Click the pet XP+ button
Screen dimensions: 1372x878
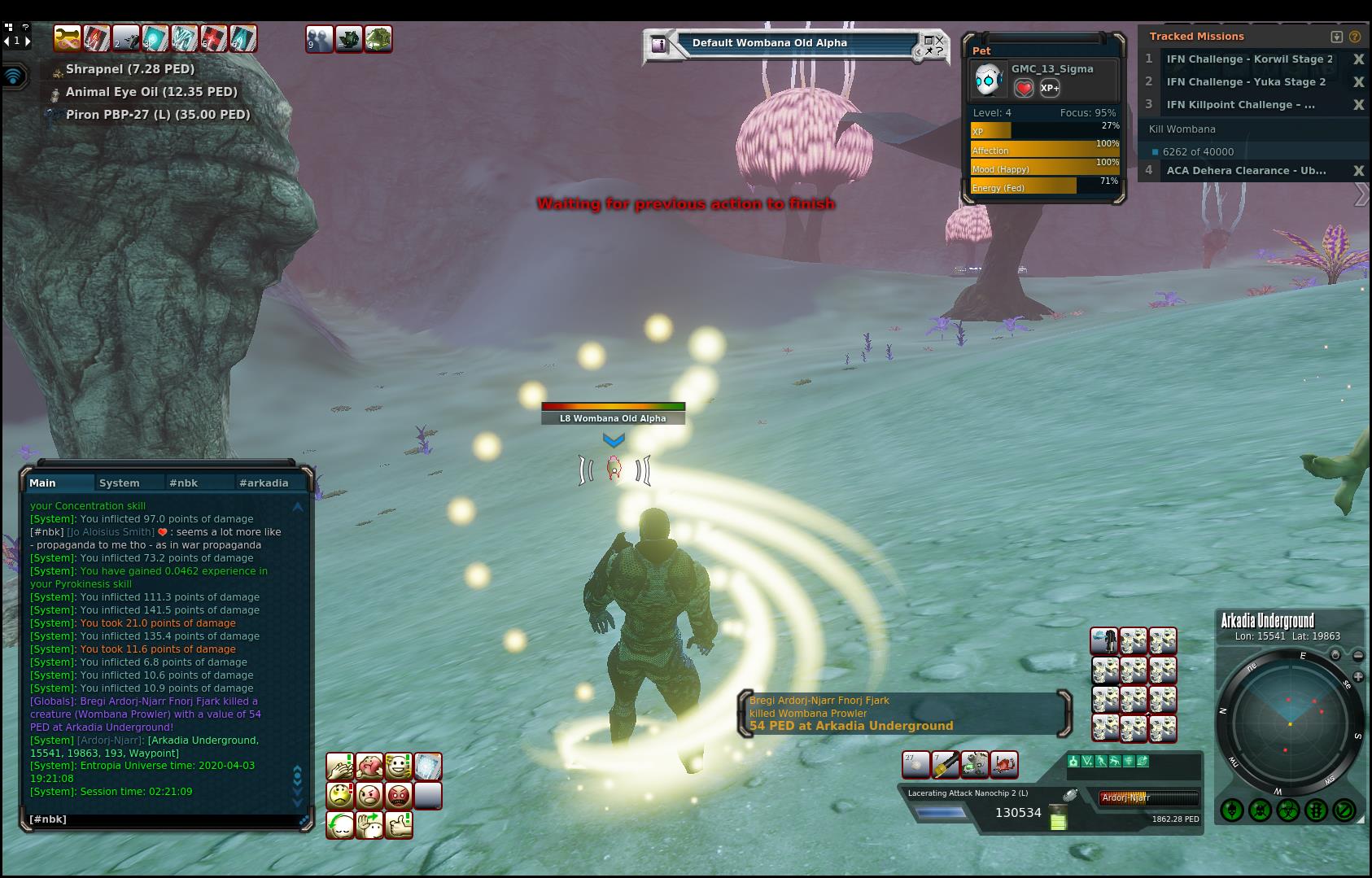(x=1050, y=88)
